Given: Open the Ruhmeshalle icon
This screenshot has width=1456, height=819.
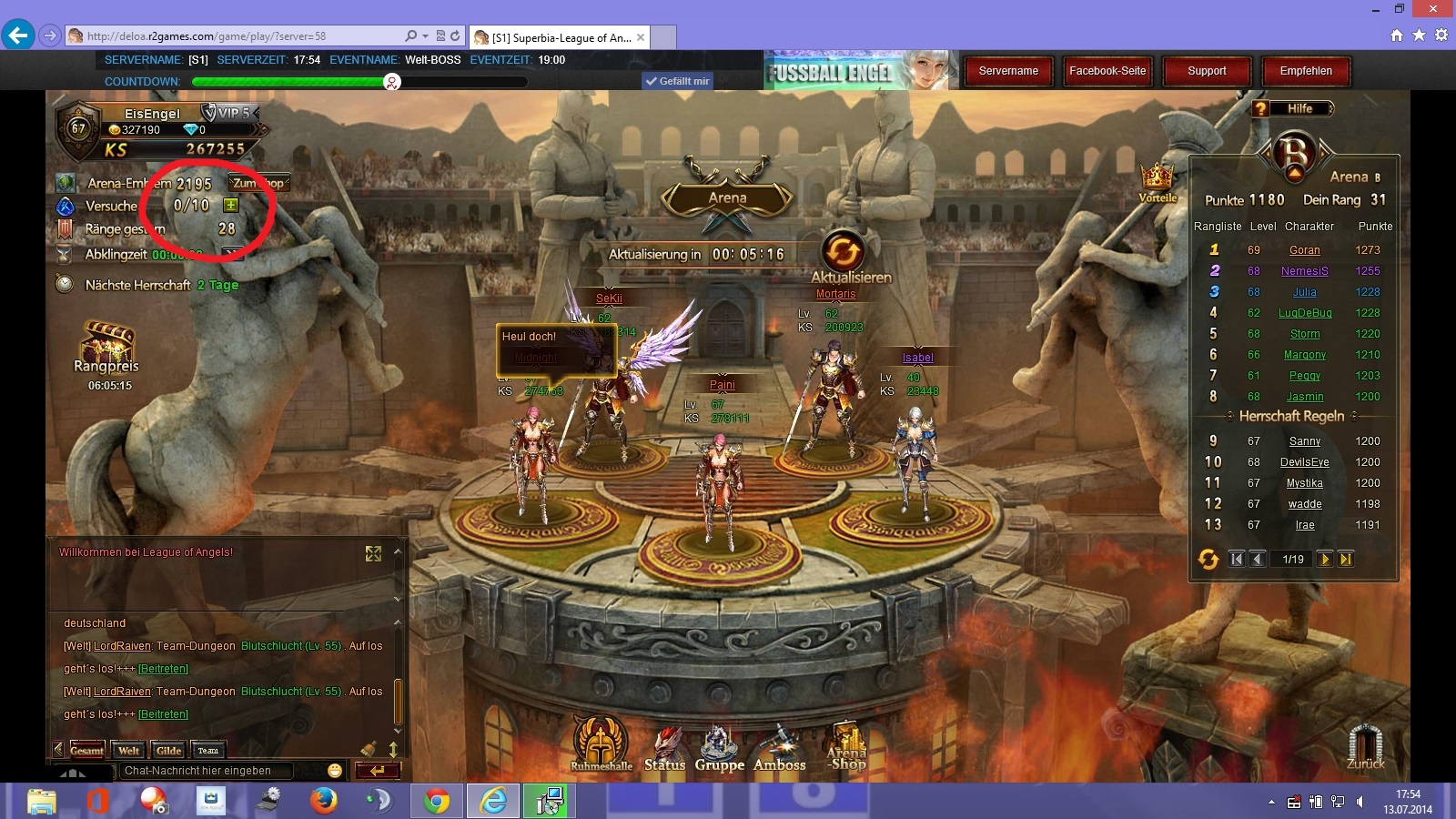Looking at the screenshot, I should point(601,742).
